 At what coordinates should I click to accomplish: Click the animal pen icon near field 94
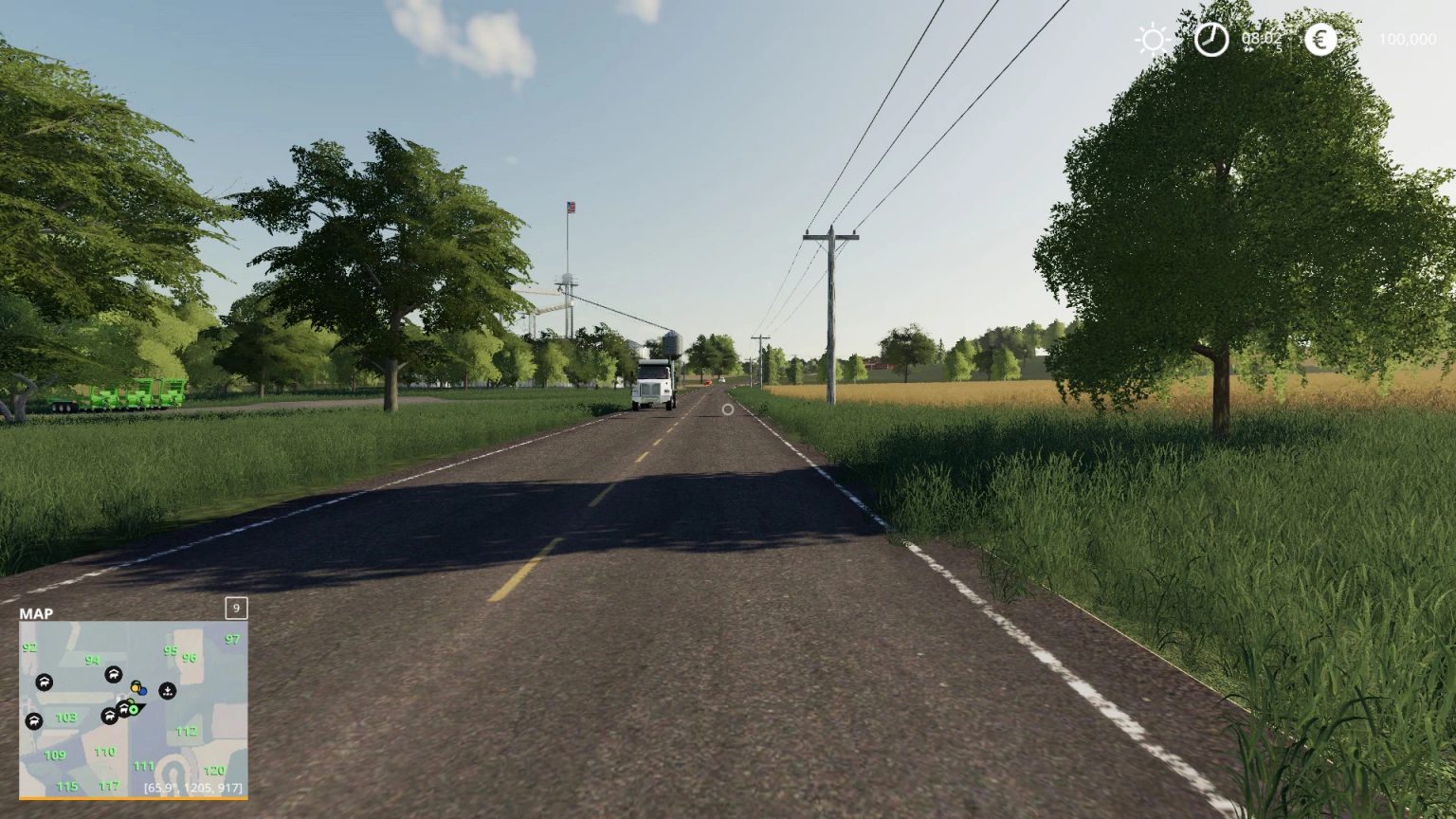tap(114, 675)
